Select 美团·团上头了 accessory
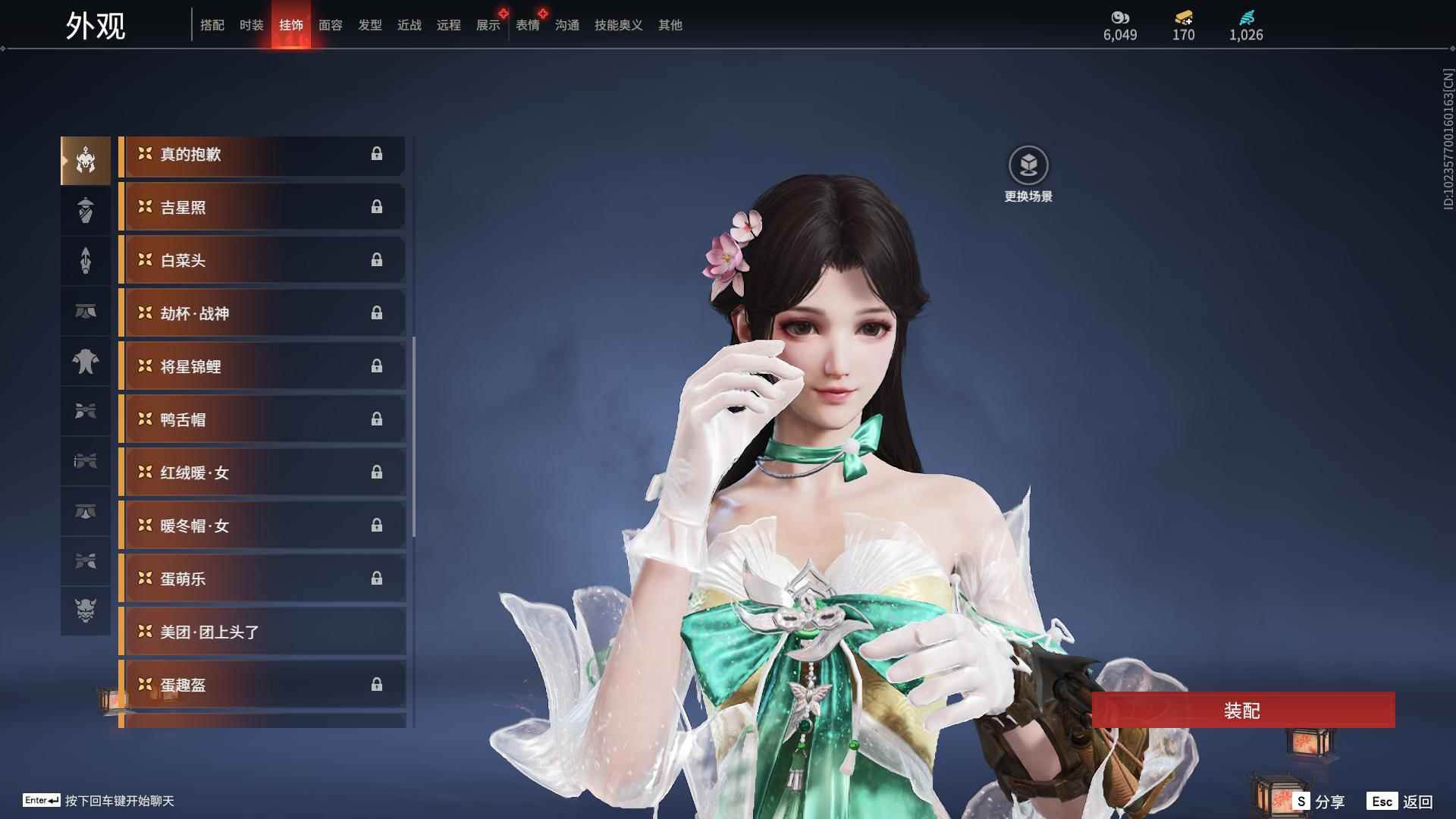The height and width of the screenshot is (819, 1456). [262, 632]
